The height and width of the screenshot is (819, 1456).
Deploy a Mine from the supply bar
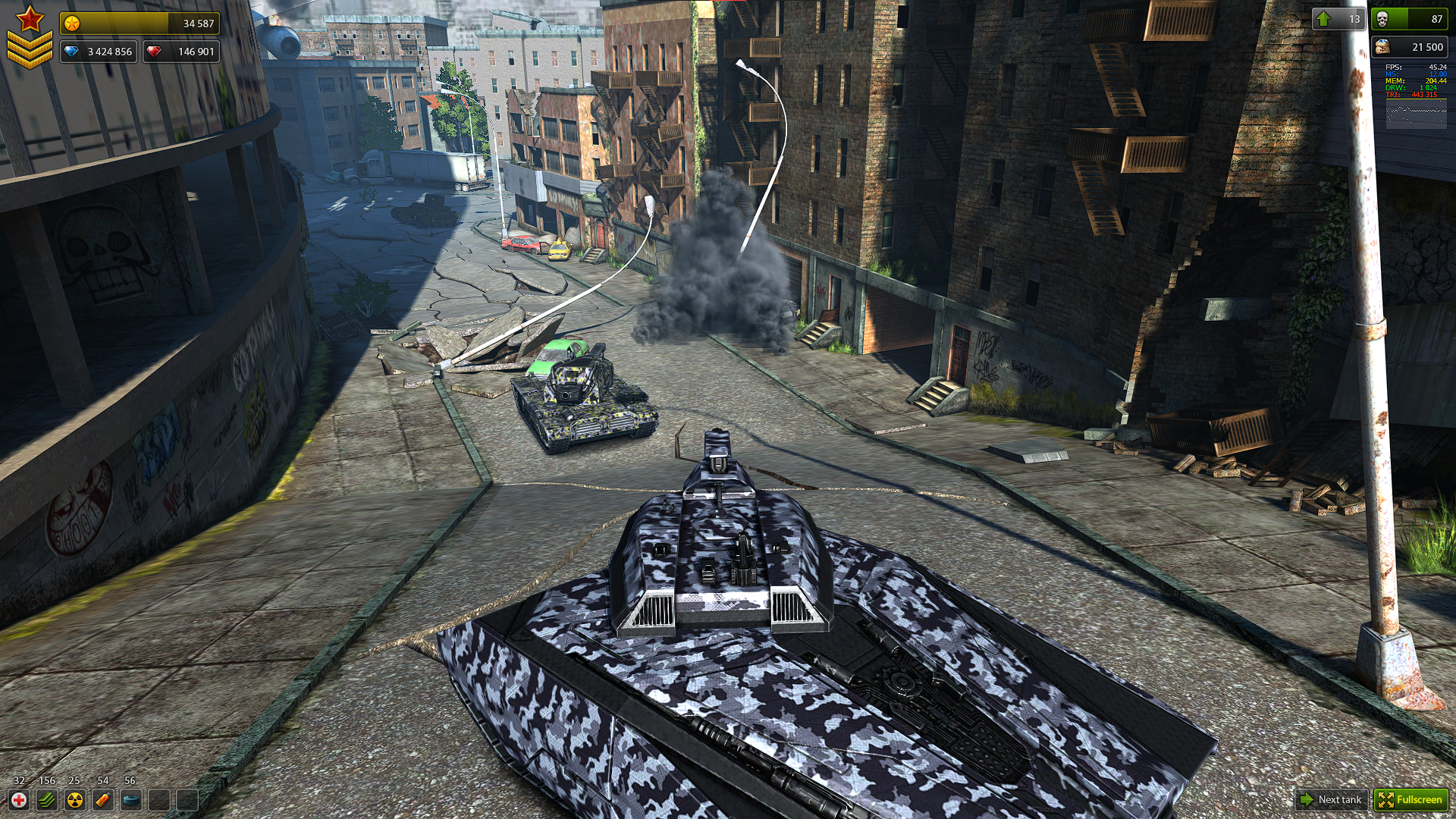click(130, 800)
